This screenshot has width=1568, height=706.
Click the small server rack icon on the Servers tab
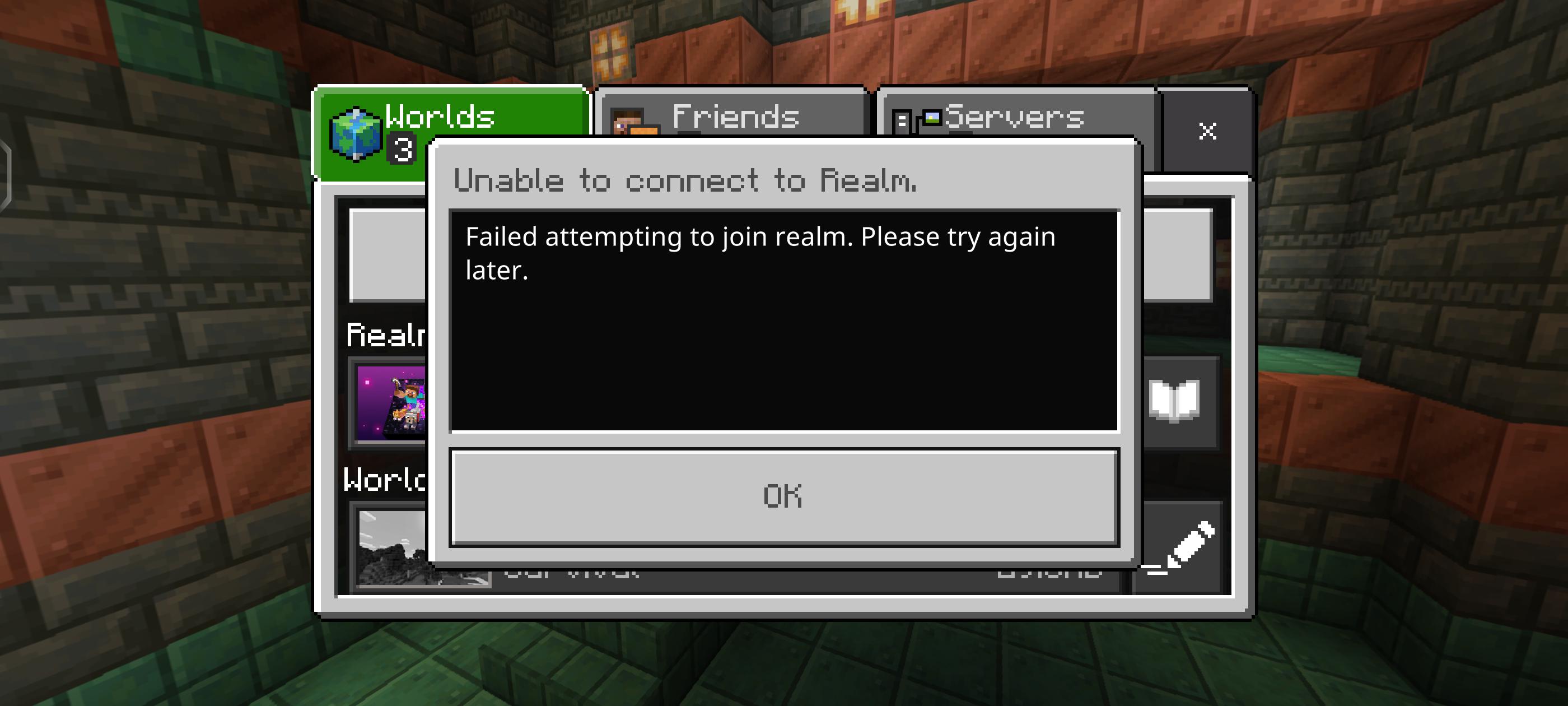pos(901,120)
